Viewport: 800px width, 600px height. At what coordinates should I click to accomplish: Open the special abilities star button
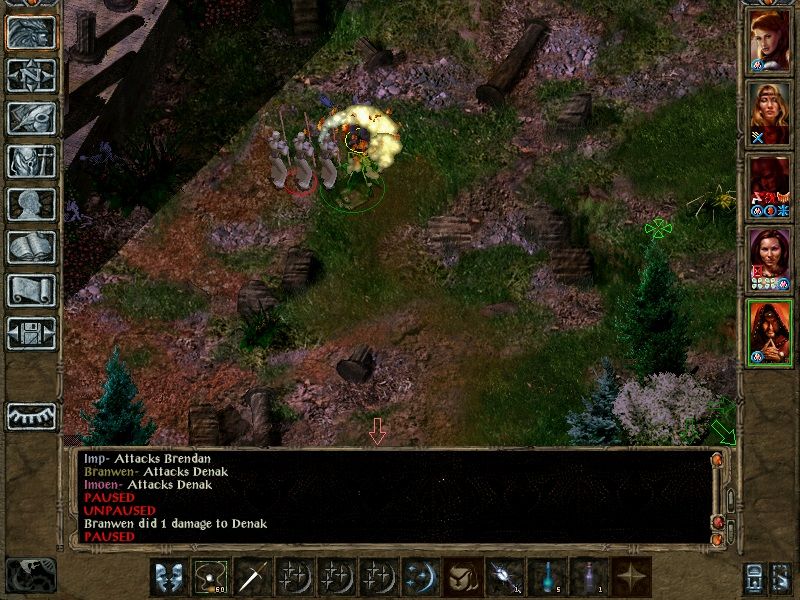pyautogui.click(x=631, y=578)
